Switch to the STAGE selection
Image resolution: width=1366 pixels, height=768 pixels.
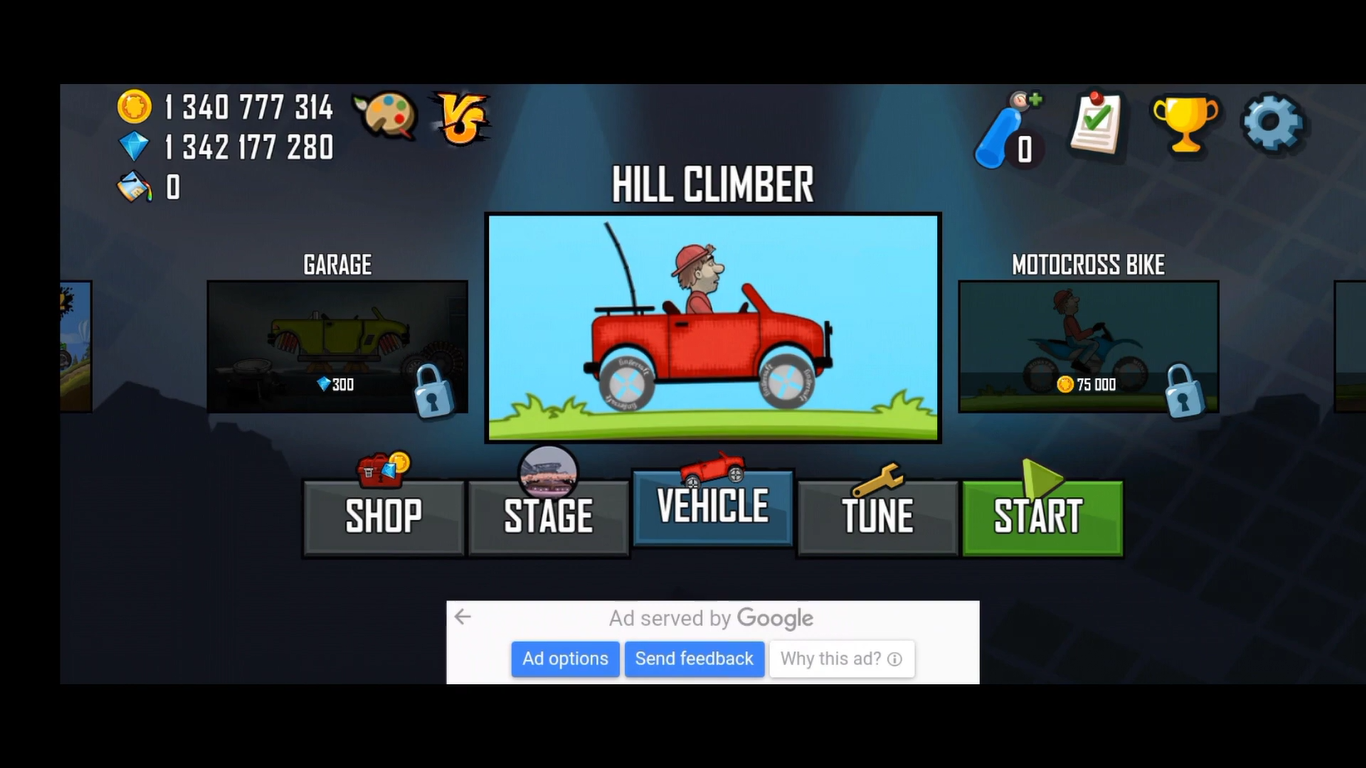pos(548,516)
